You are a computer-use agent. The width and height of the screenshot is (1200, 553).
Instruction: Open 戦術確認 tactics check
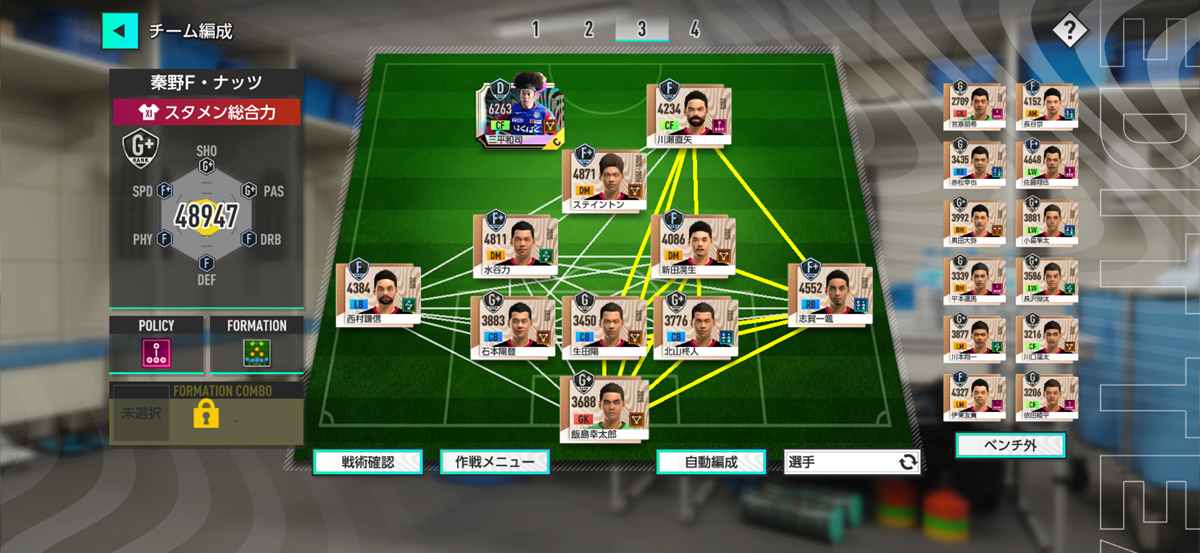point(367,462)
